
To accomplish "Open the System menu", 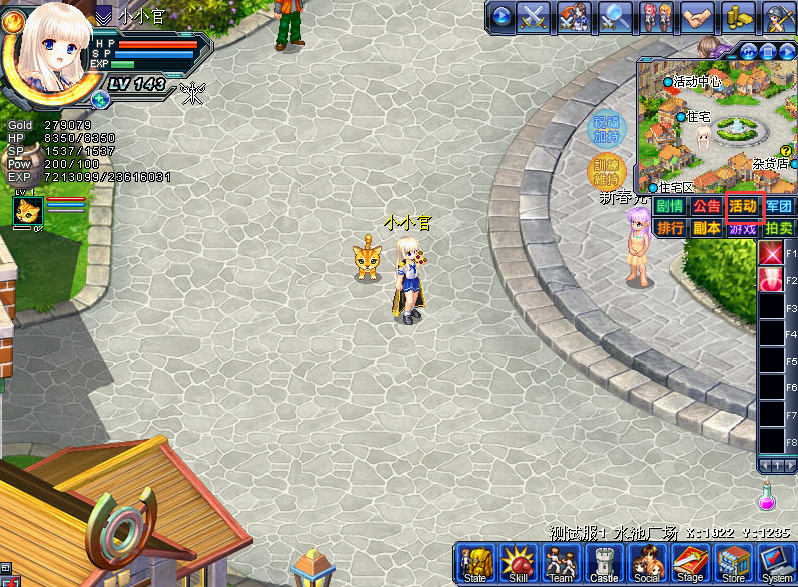I will (776, 564).
